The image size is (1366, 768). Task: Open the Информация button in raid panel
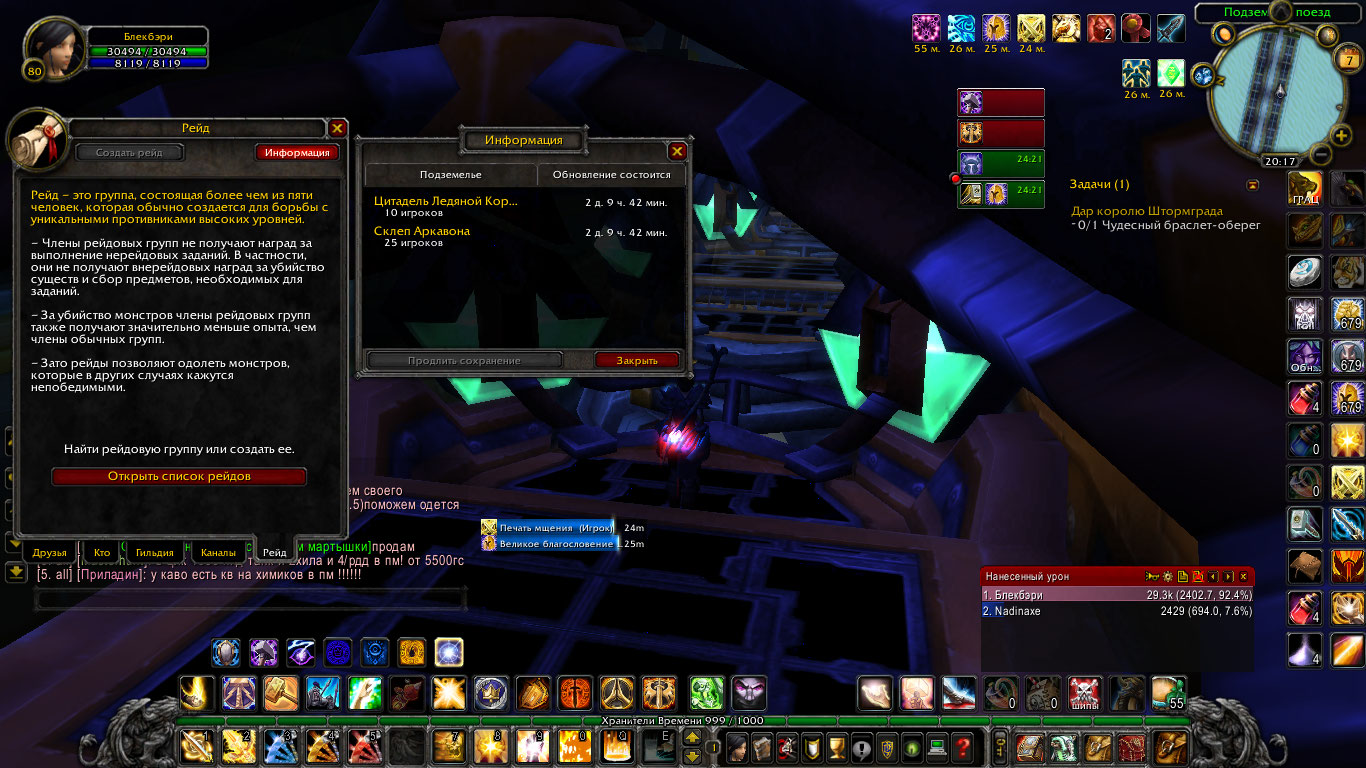(297, 153)
